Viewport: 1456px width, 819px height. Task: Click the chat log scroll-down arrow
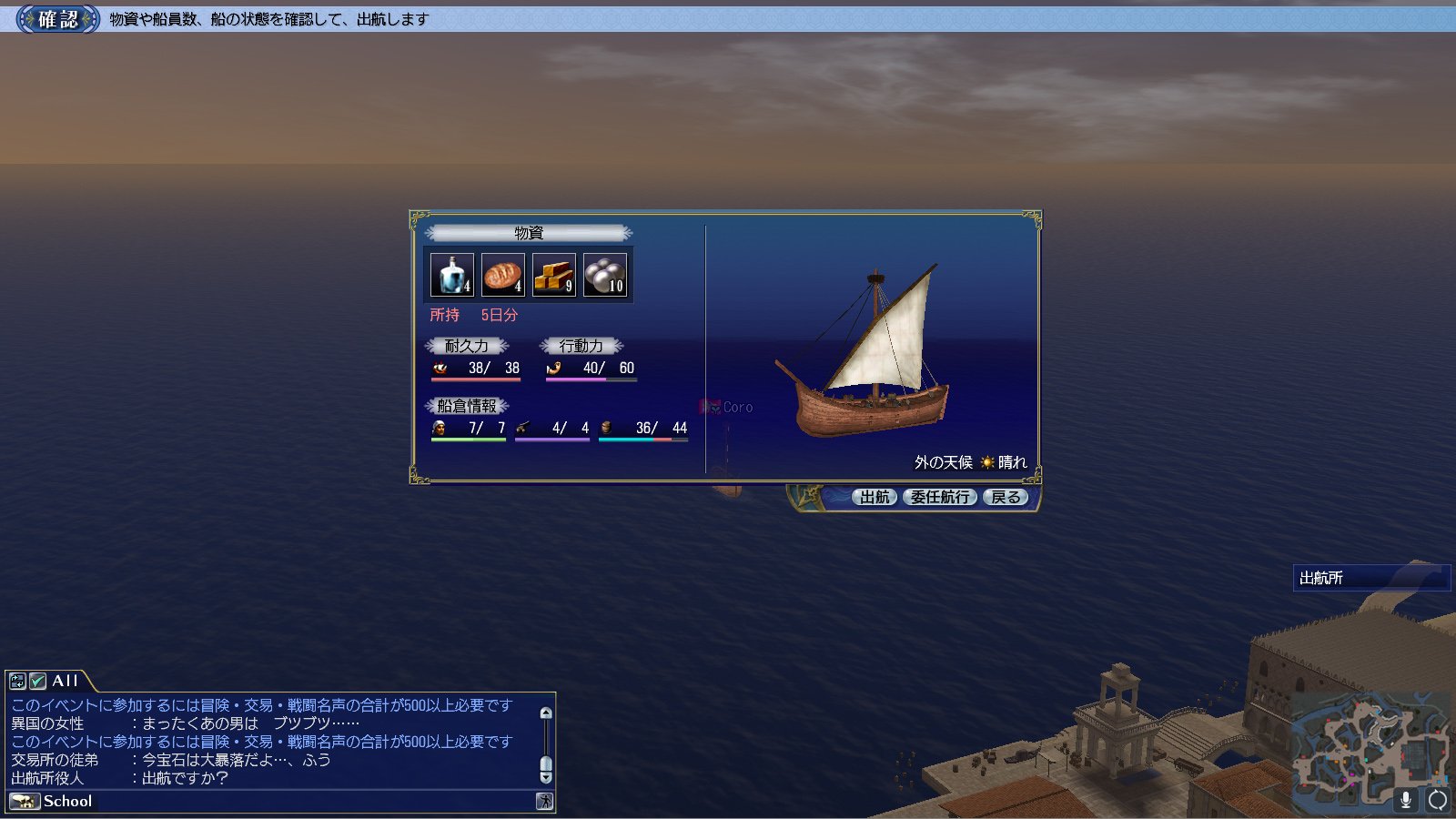(546, 778)
